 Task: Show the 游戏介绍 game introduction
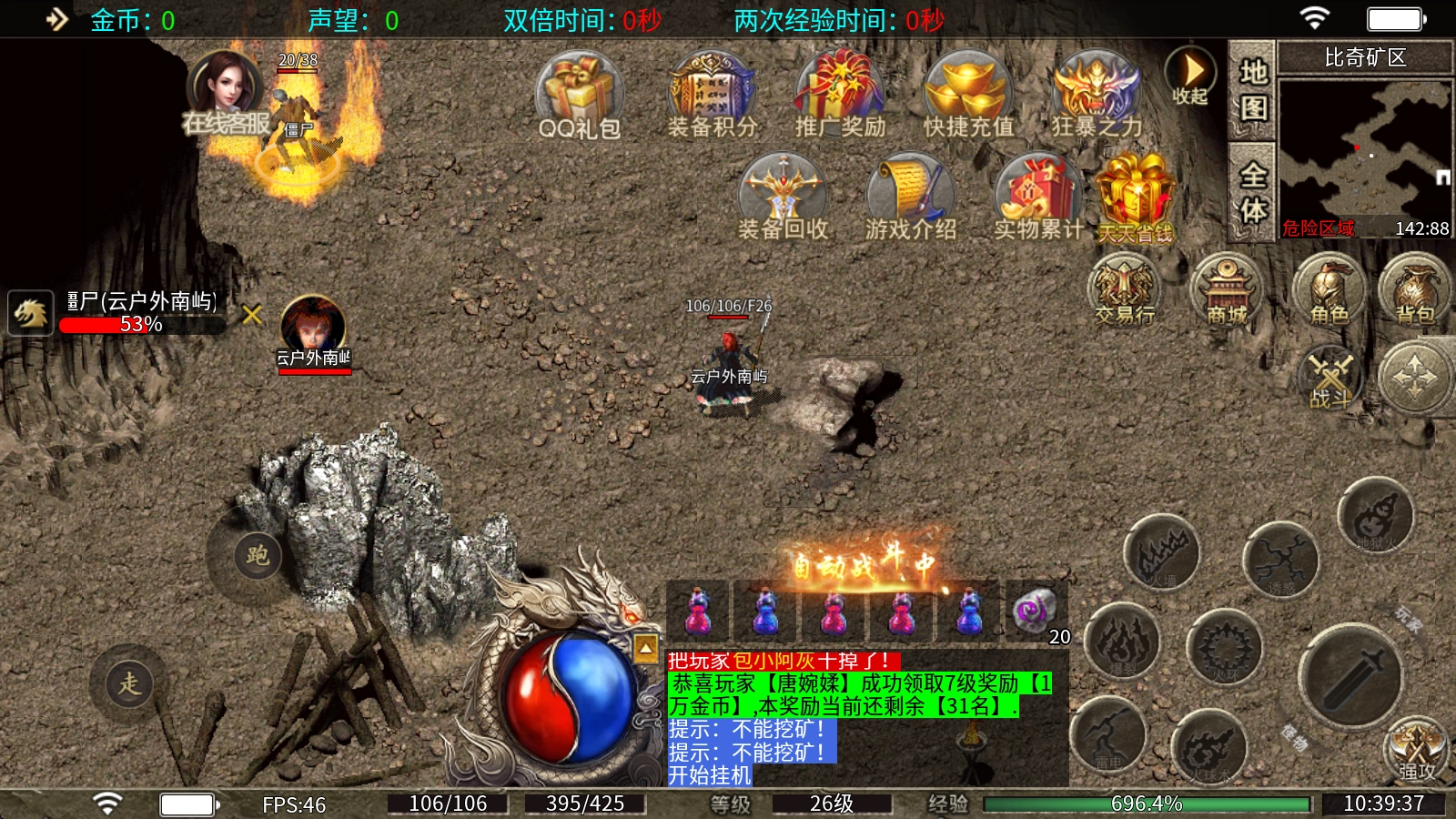point(910,197)
